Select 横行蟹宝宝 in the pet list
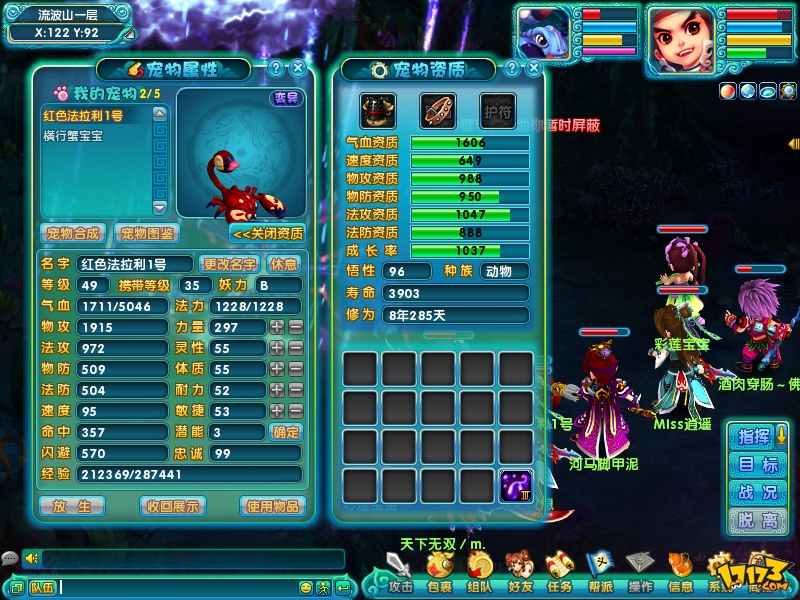This screenshot has width=800, height=600. tap(72, 135)
